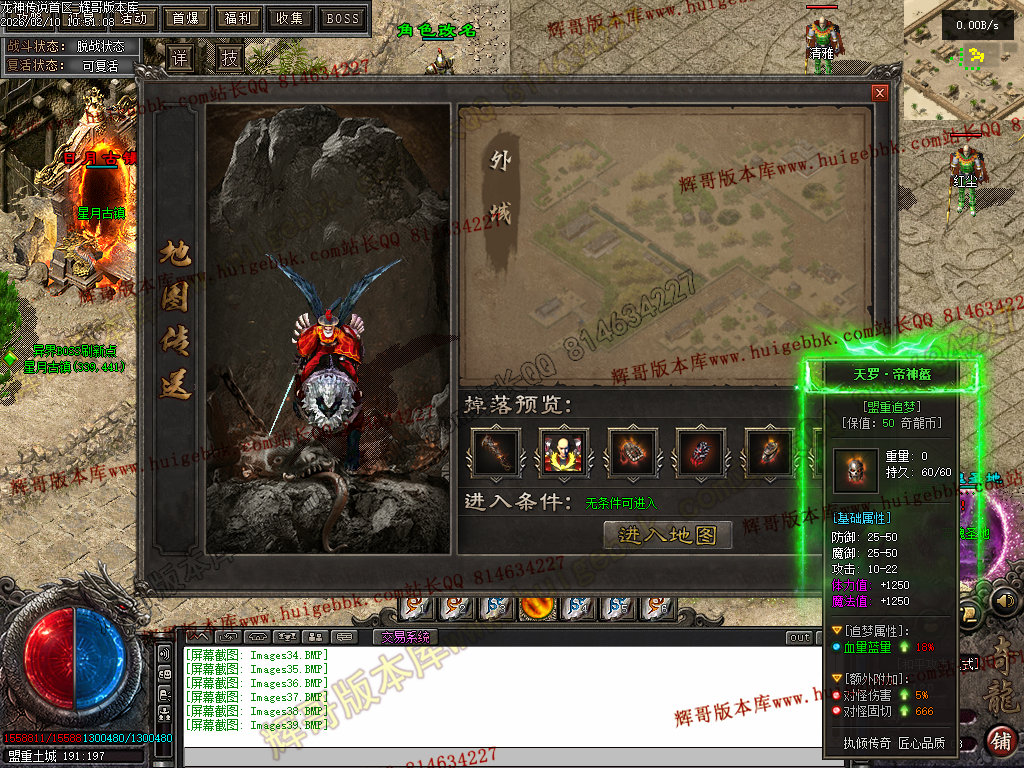Click the 进入地图 enter map button

(668, 535)
